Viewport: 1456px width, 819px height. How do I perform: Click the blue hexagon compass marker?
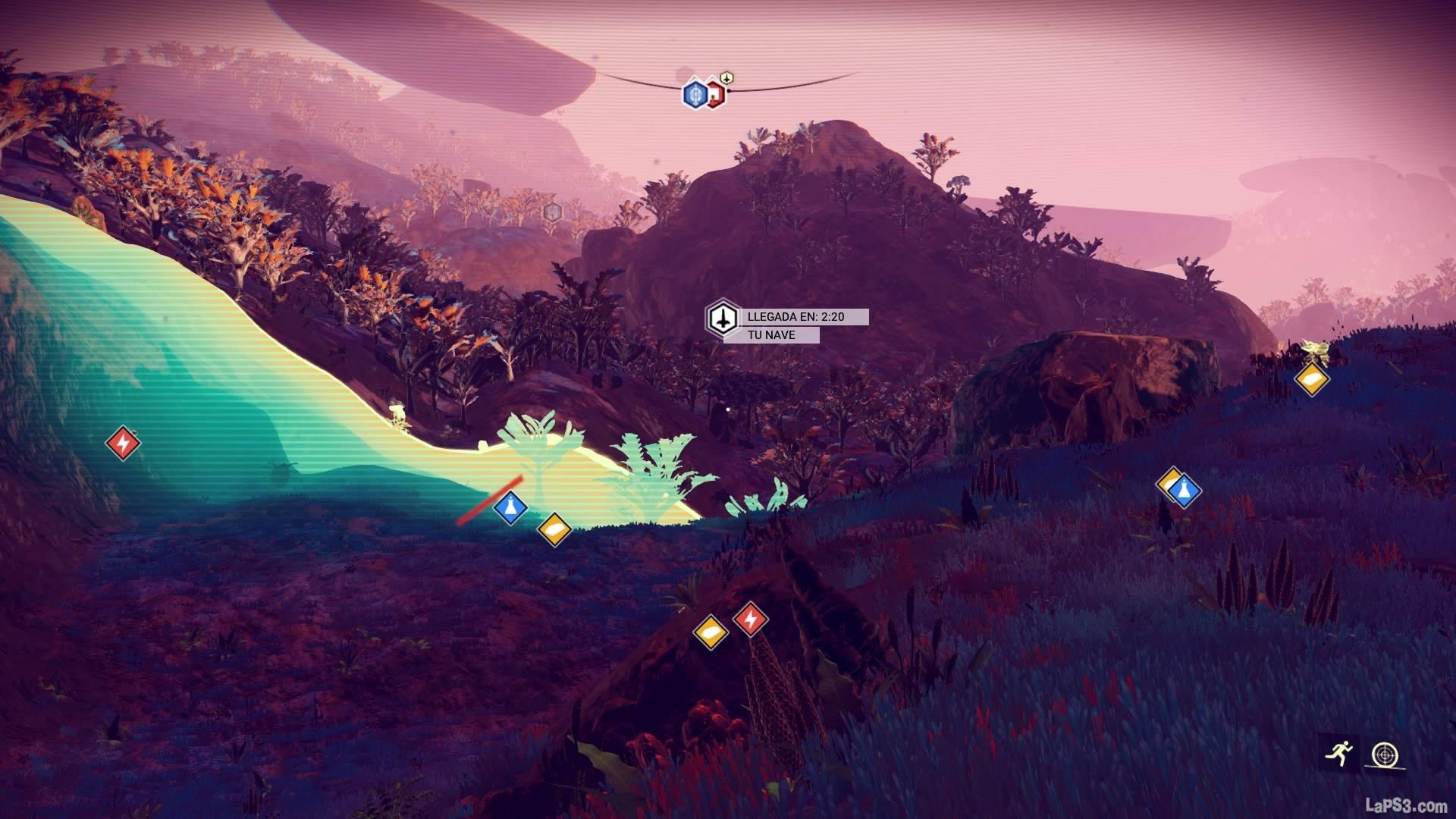[695, 94]
